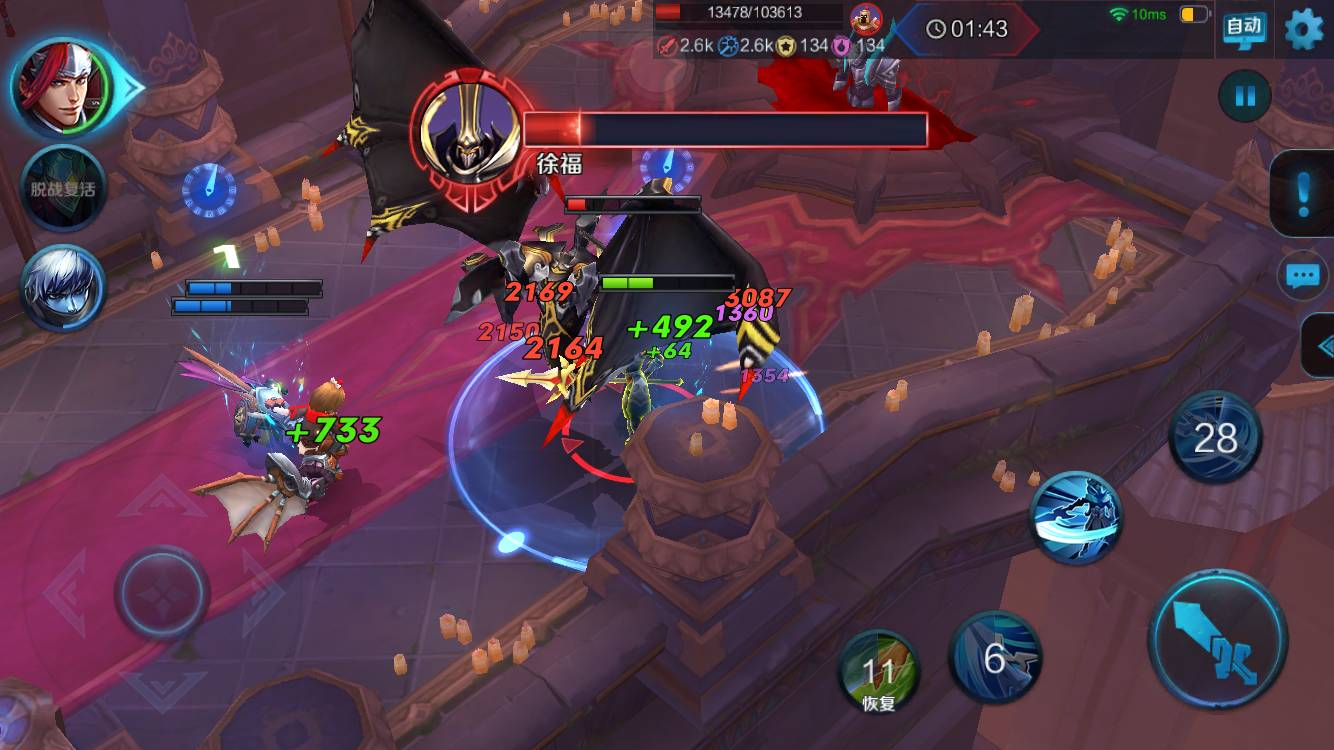1334x750 pixels.
Task: Open the settings gear menu
Action: point(1302,29)
